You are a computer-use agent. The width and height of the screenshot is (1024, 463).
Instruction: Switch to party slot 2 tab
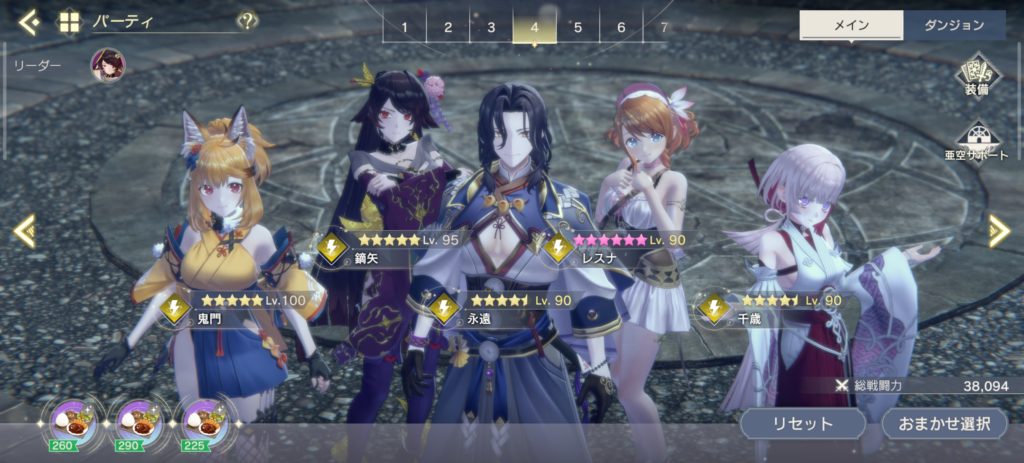click(x=448, y=27)
